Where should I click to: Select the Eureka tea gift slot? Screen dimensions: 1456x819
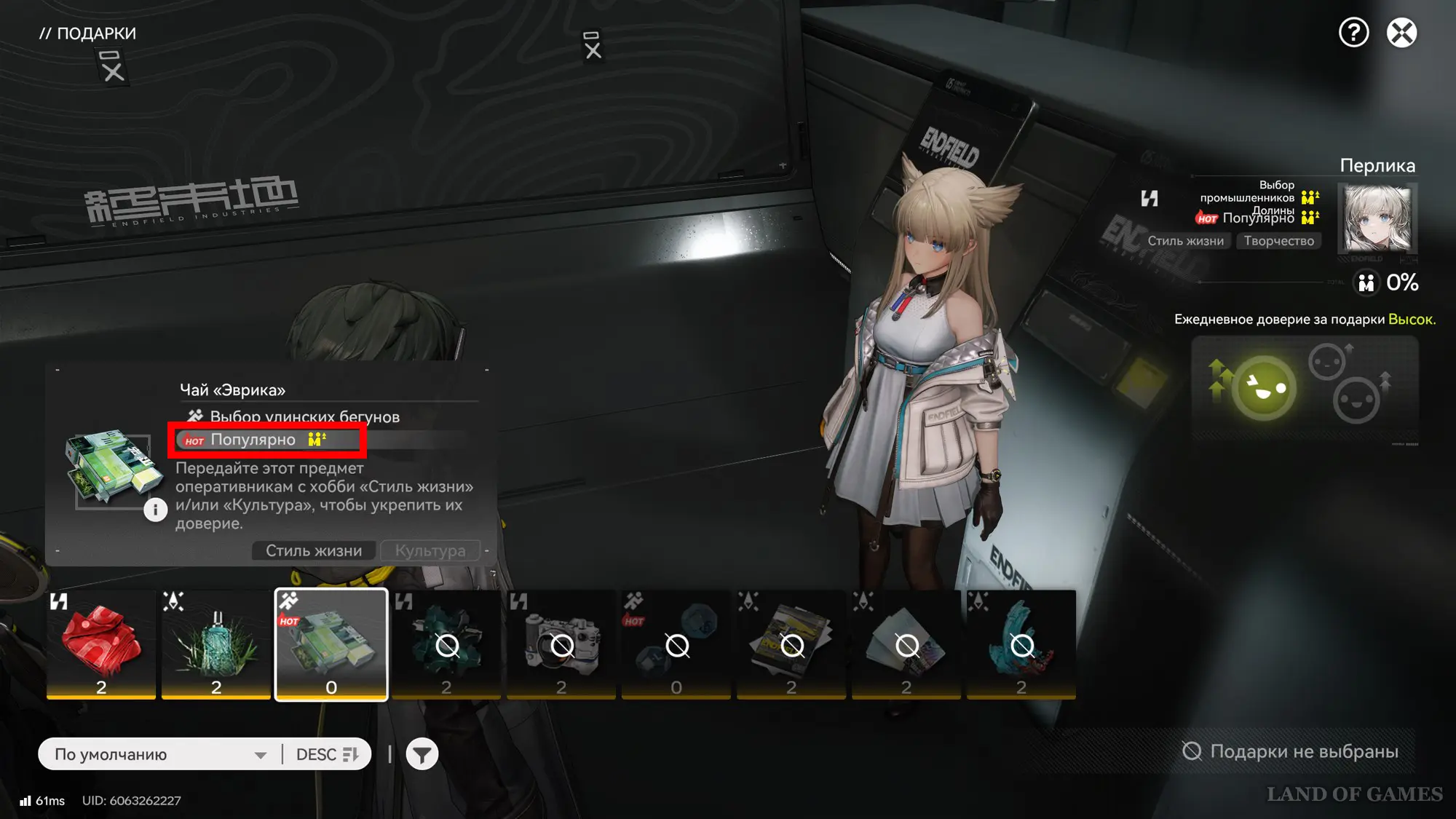[331, 644]
